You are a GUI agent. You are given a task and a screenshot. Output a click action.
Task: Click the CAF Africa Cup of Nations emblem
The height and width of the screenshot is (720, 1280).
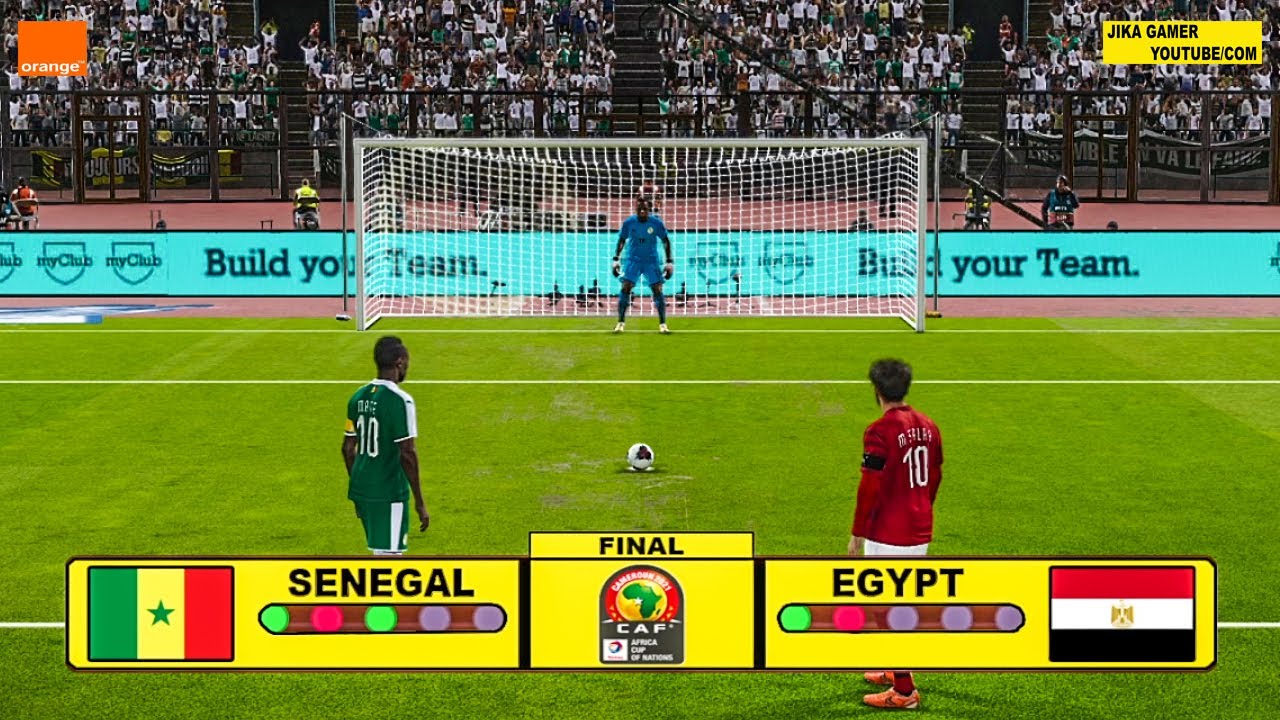641,614
